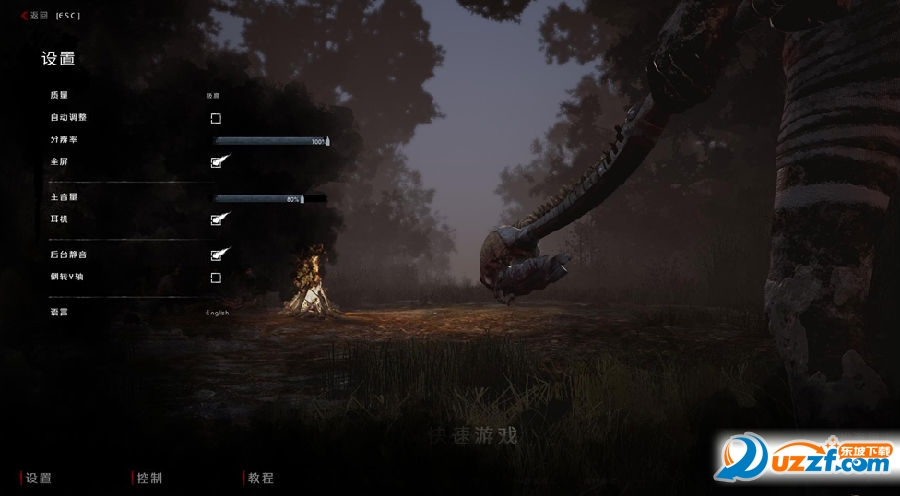Toggle the 自动调整 auto-adjust checkbox
This screenshot has height=496, width=900.
tap(215, 118)
